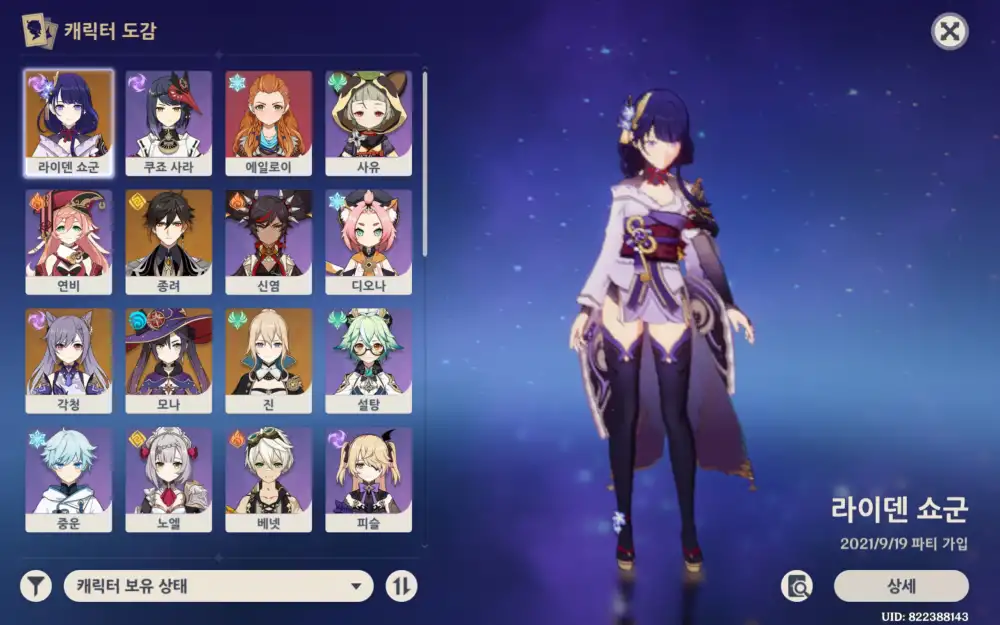
Task: Pick the 피슬 character card
Action: (x=369, y=479)
